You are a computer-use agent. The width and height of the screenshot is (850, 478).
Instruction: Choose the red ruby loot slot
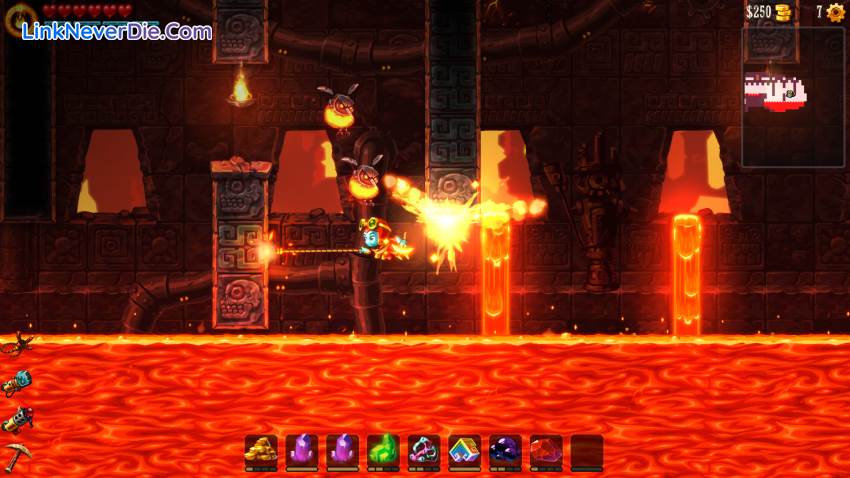coord(546,450)
